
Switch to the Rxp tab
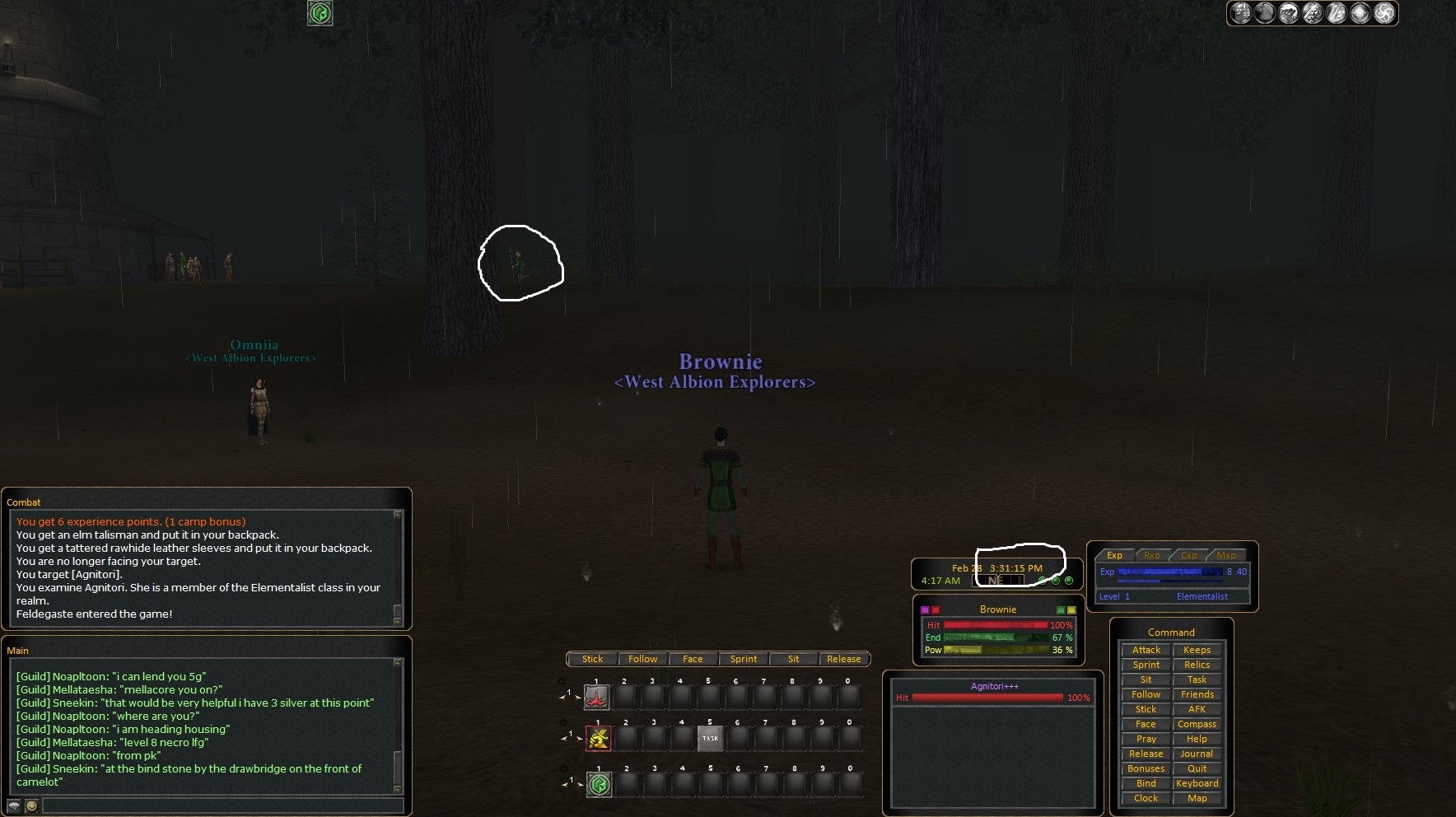coord(1151,555)
